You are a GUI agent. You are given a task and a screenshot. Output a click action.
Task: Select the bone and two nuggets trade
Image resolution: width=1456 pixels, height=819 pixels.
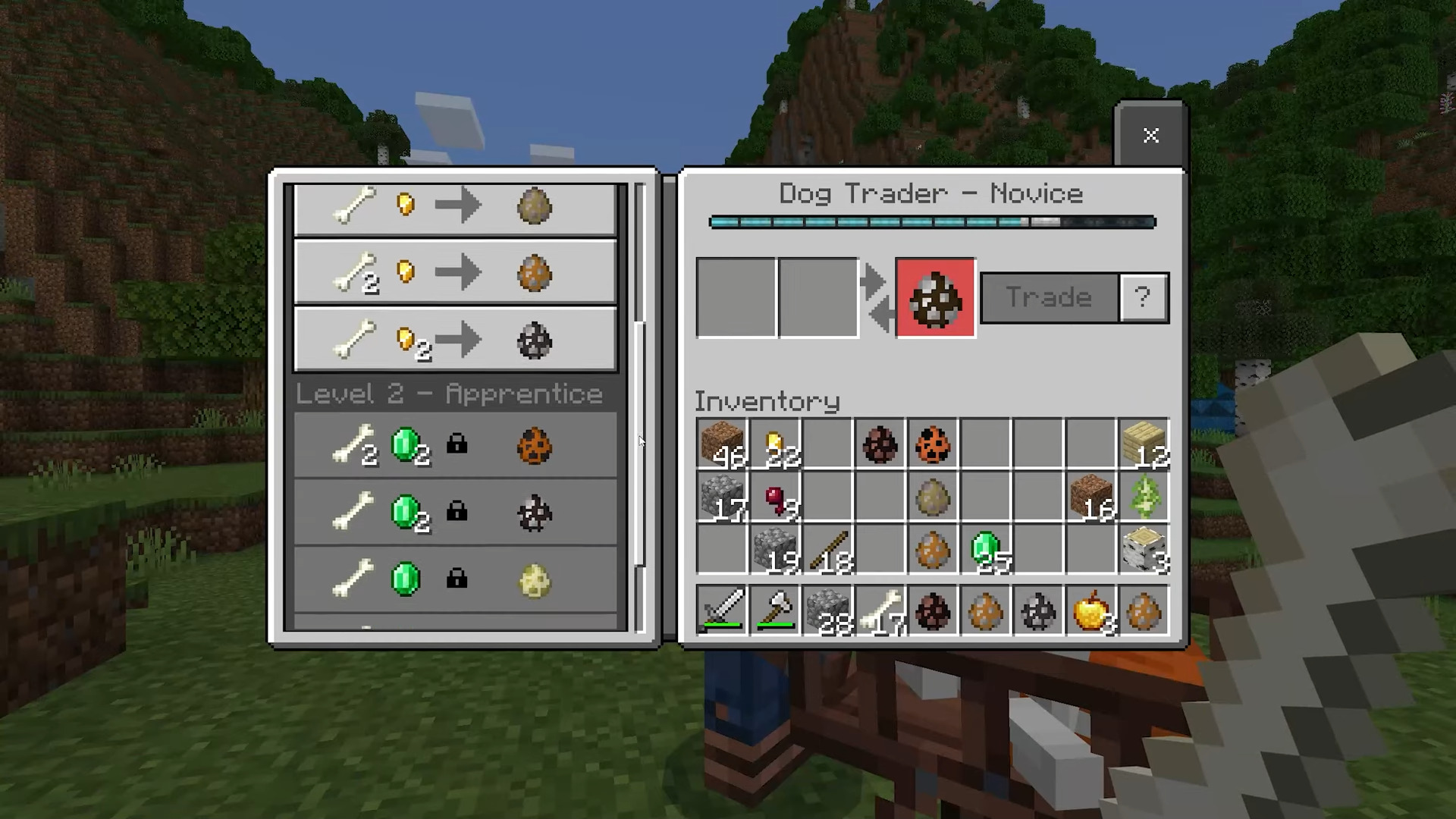[455, 340]
